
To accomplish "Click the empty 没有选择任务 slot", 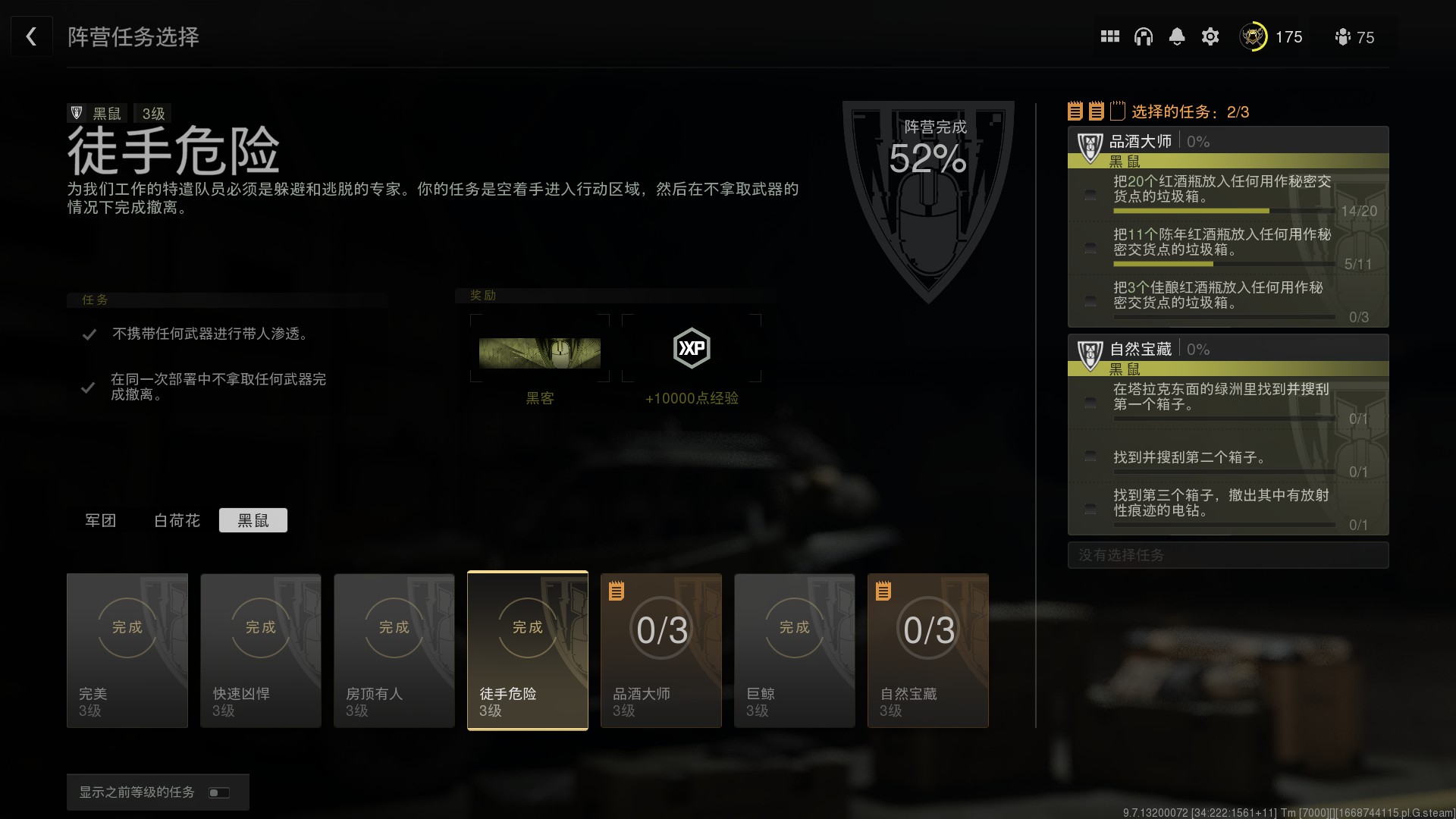I will point(1228,555).
